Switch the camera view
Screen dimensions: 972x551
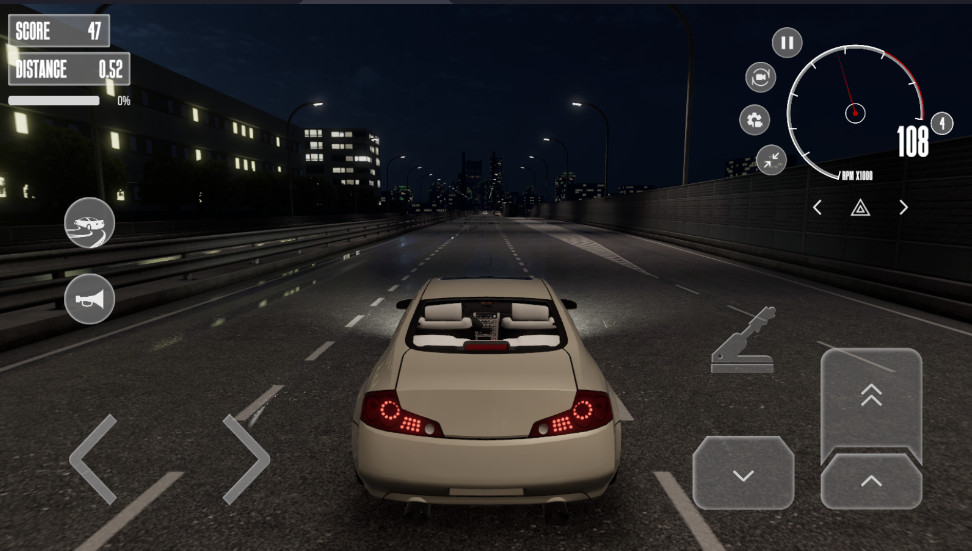[x=761, y=78]
